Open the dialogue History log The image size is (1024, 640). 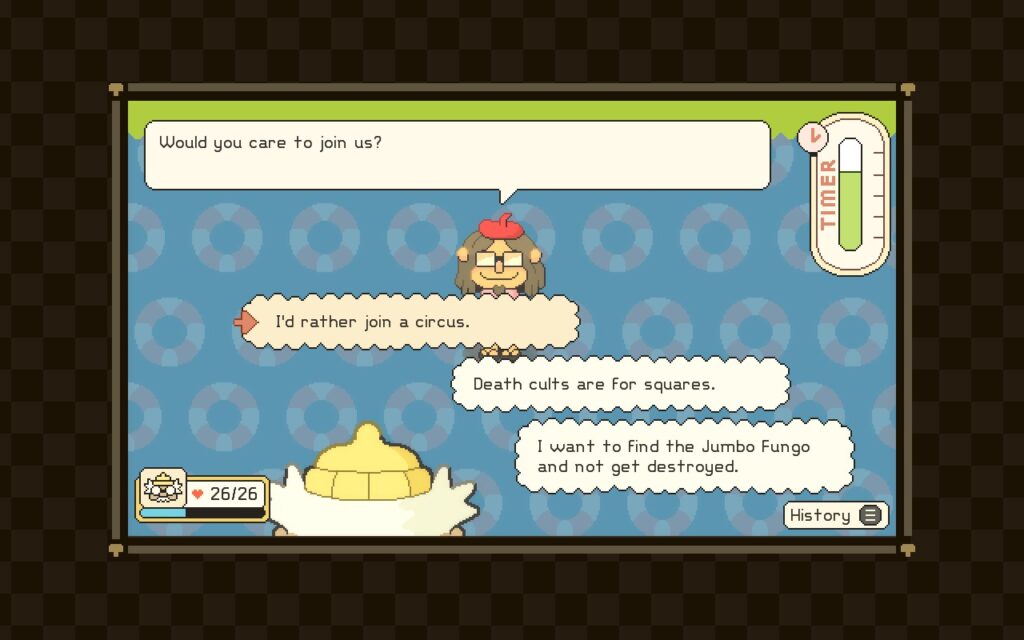point(835,515)
